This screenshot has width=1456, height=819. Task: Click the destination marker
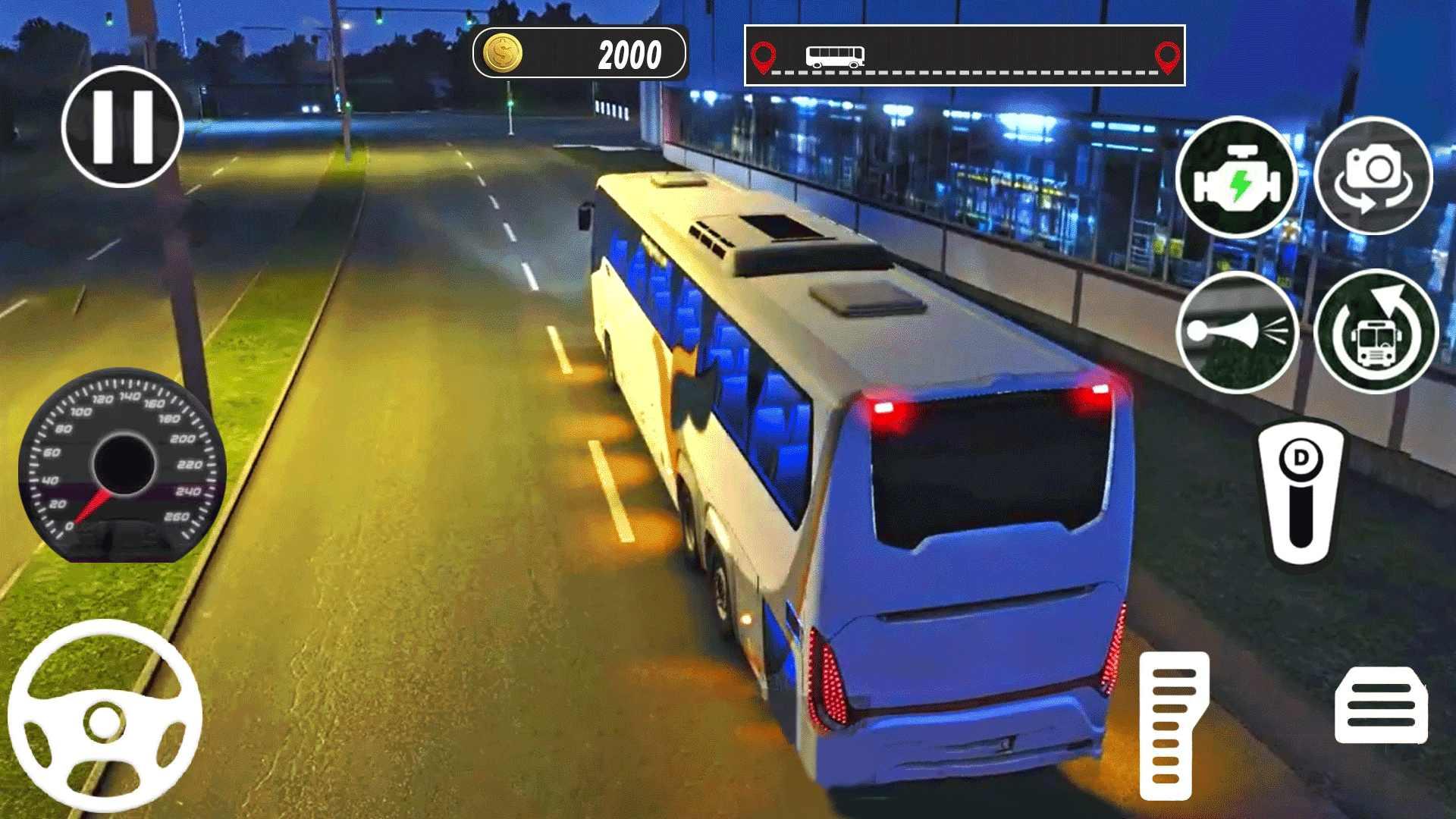pos(1167,55)
